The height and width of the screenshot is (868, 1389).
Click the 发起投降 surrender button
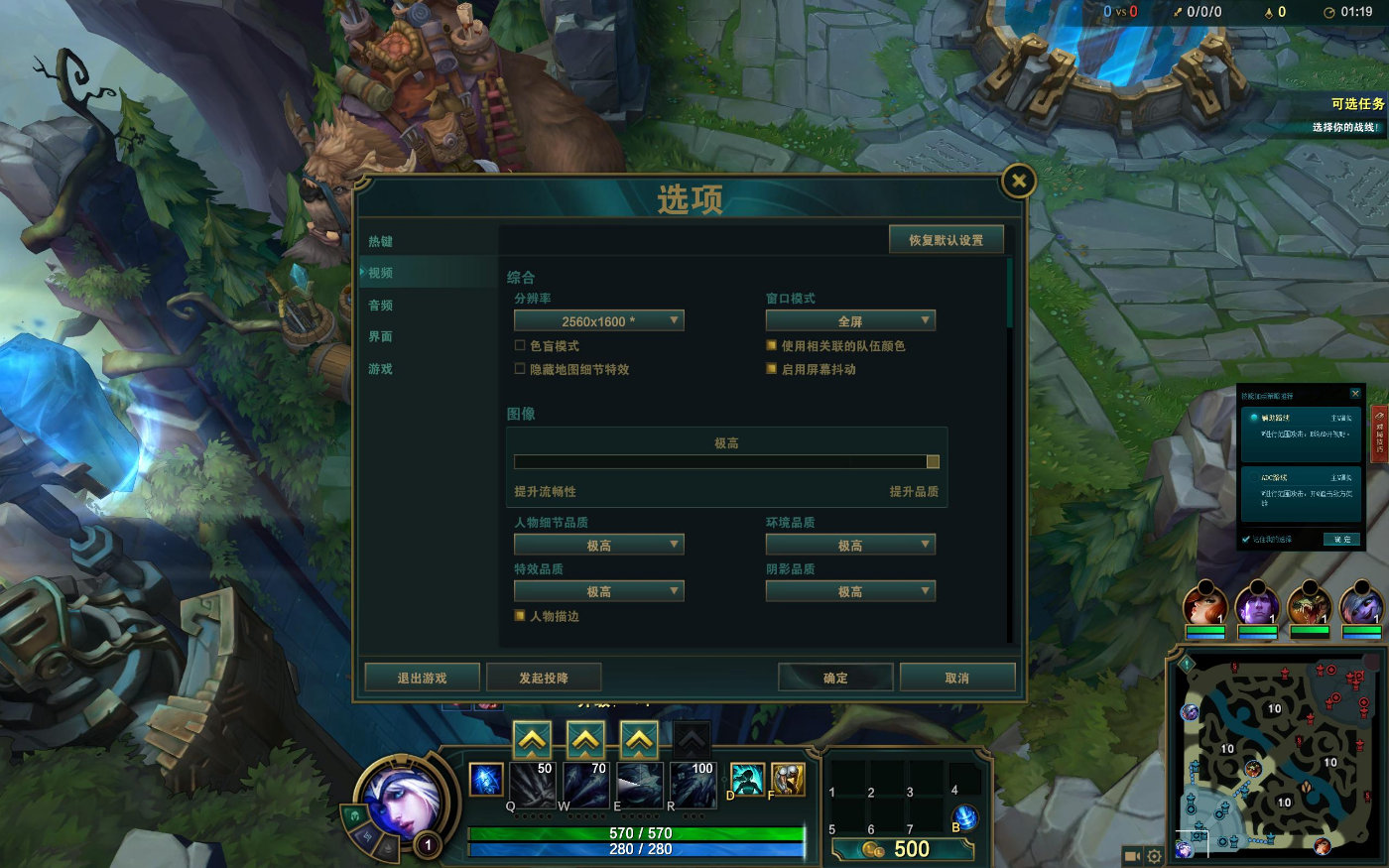click(x=544, y=678)
